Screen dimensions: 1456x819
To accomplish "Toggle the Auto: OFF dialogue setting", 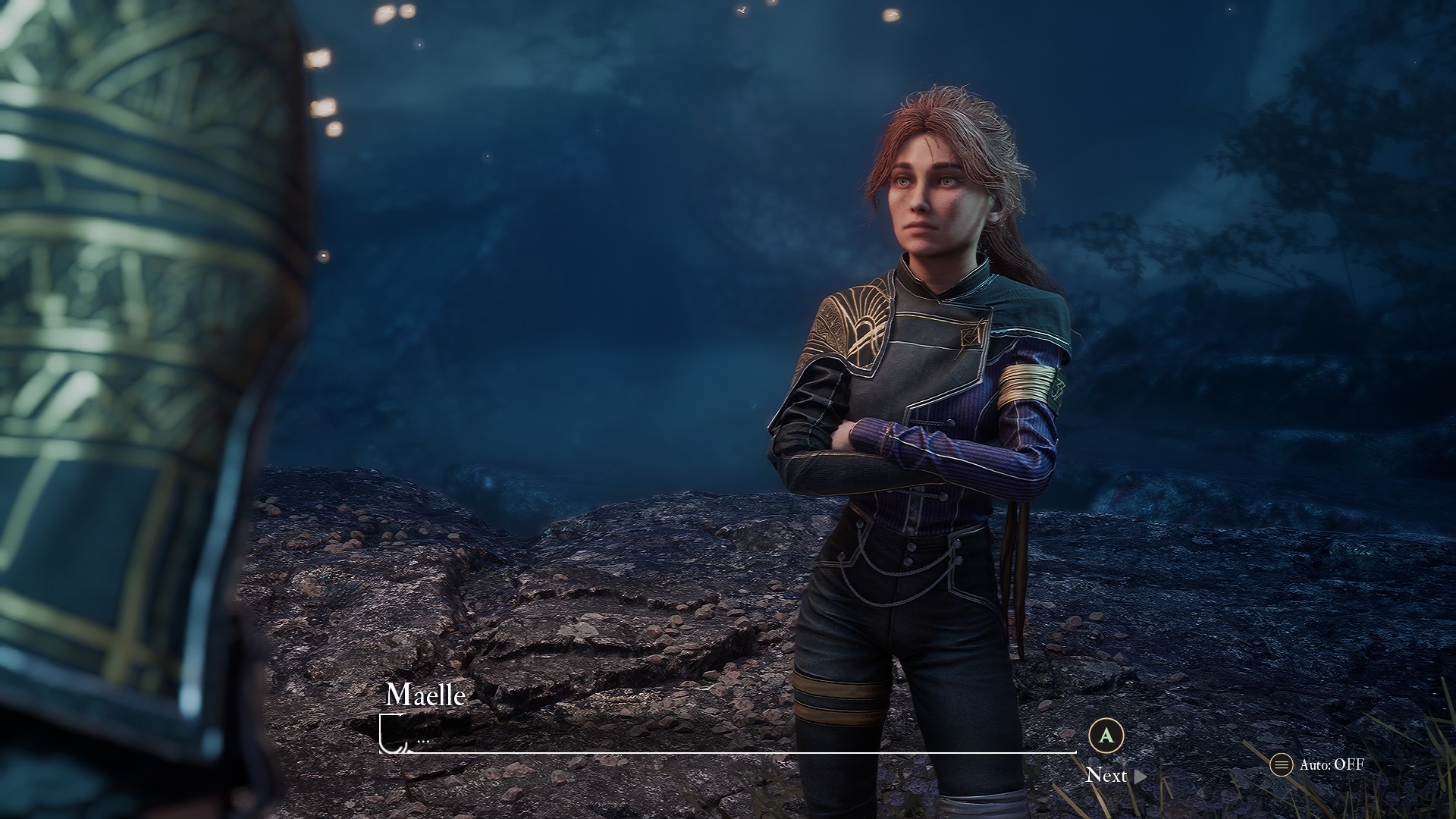I will tap(1318, 764).
